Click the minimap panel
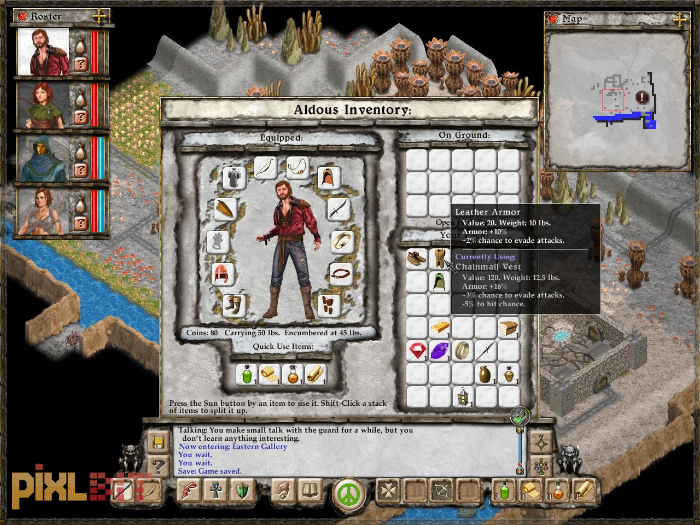This screenshot has height=525, width=700. [x=618, y=98]
